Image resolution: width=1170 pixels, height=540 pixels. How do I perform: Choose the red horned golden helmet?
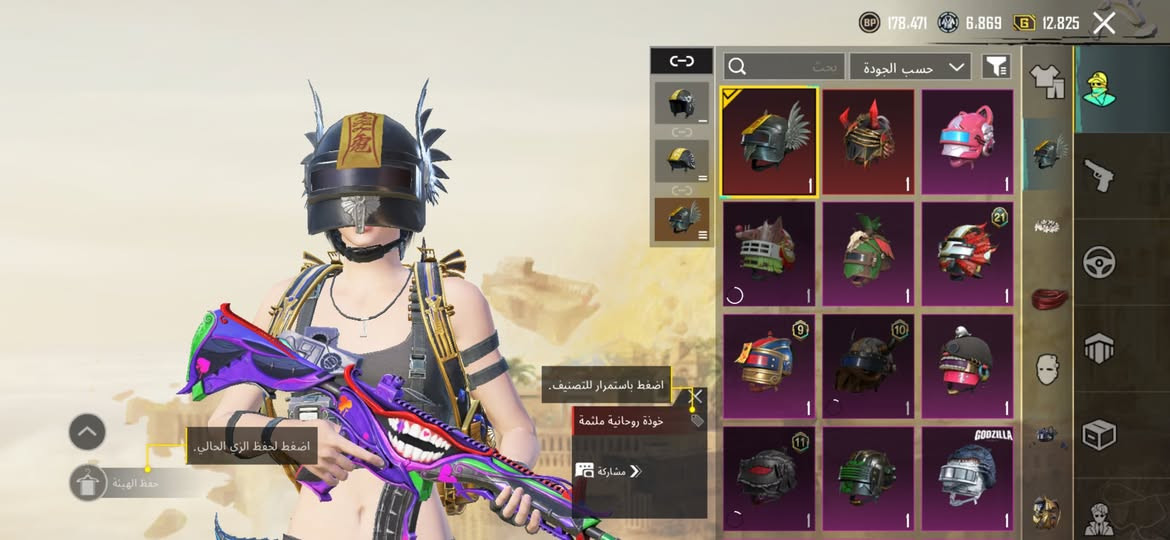[868, 142]
